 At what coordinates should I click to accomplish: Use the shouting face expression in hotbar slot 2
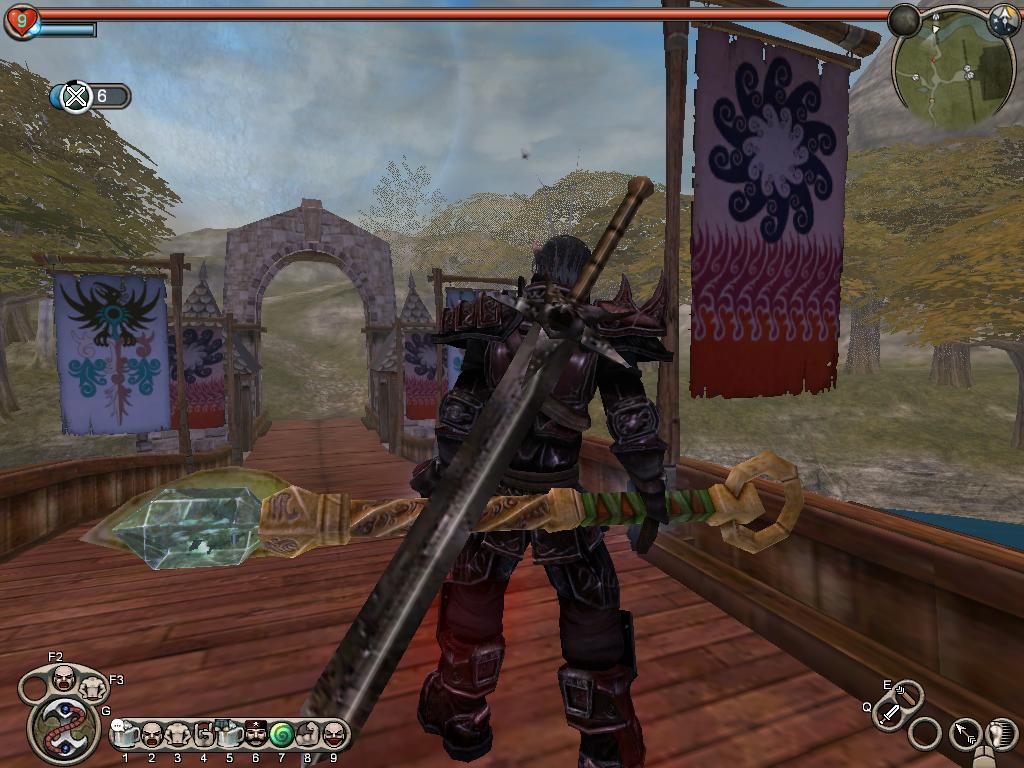[x=152, y=735]
